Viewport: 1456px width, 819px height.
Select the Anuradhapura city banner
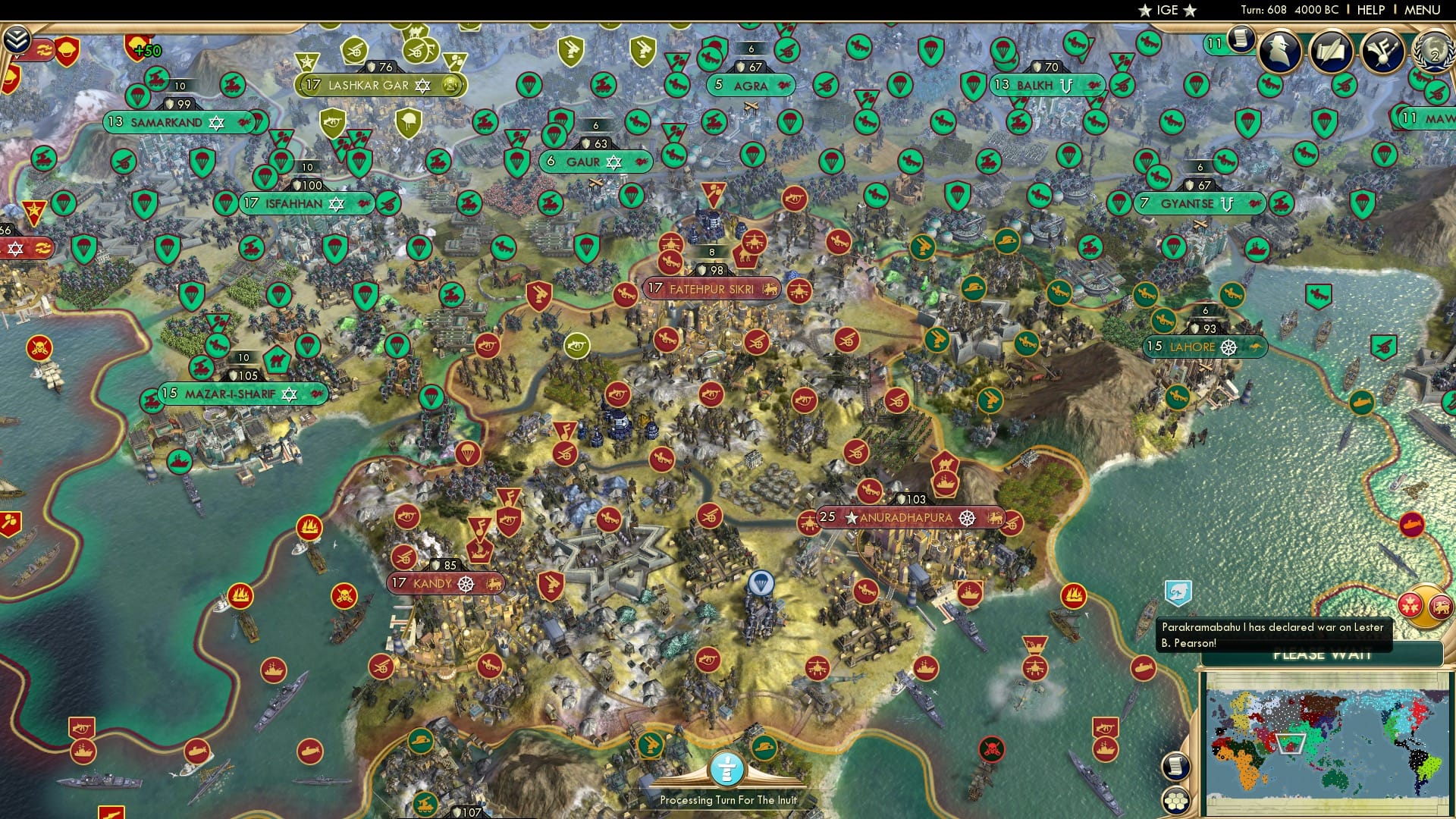[x=905, y=519]
